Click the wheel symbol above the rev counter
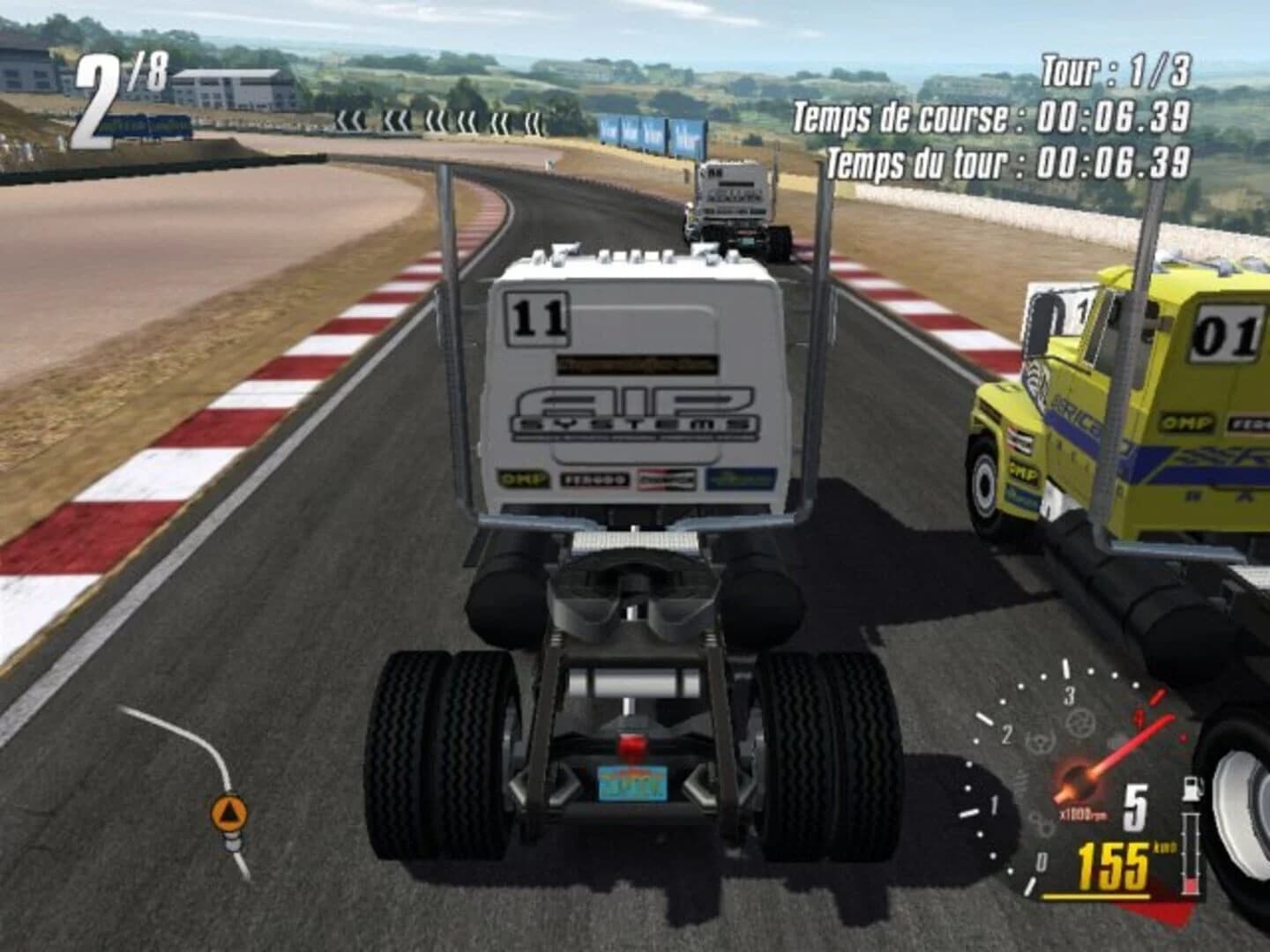This screenshot has width=1270, height=952. point(1079,720)
